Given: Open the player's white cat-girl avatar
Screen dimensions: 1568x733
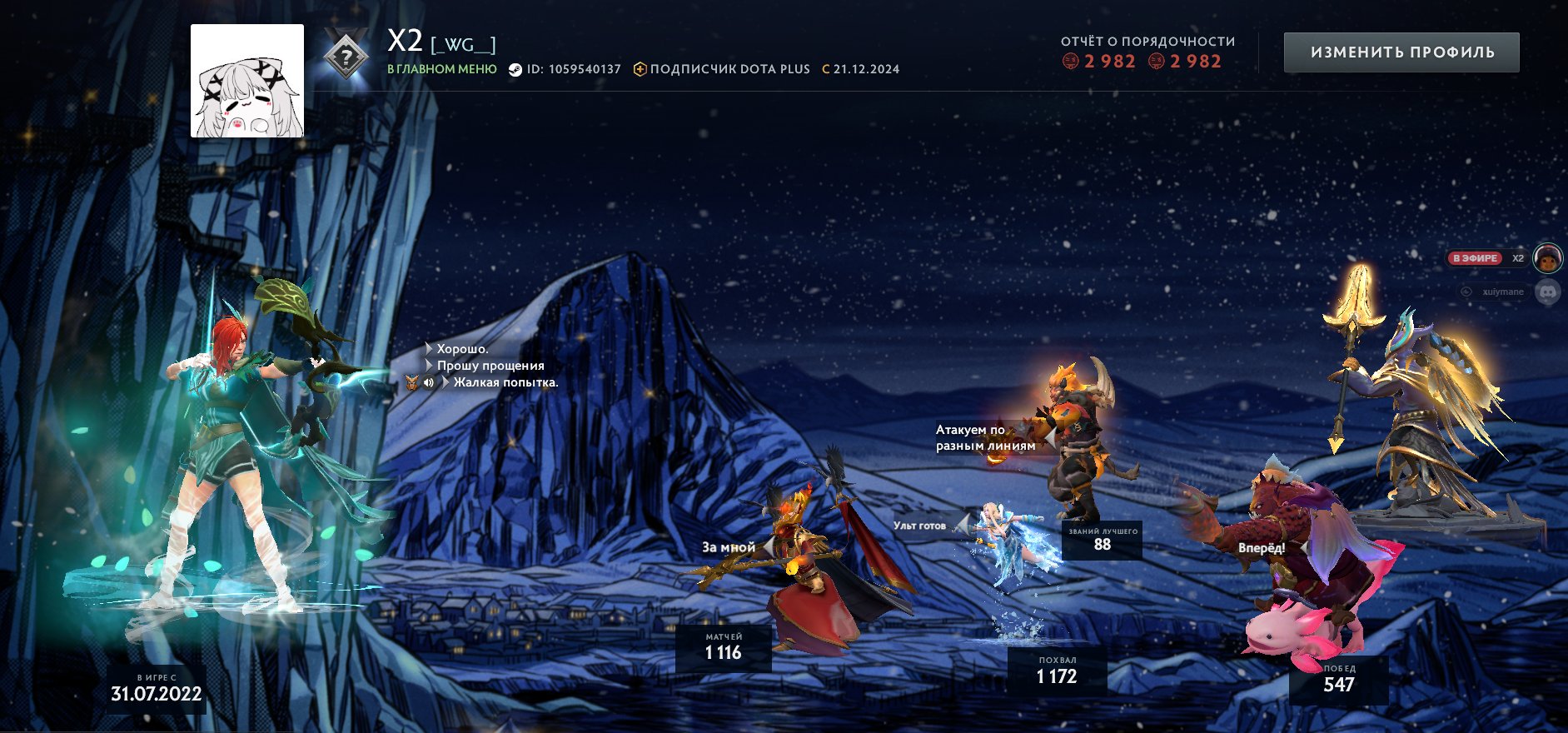Looking at the screenshot, I should tap(247, 81).
